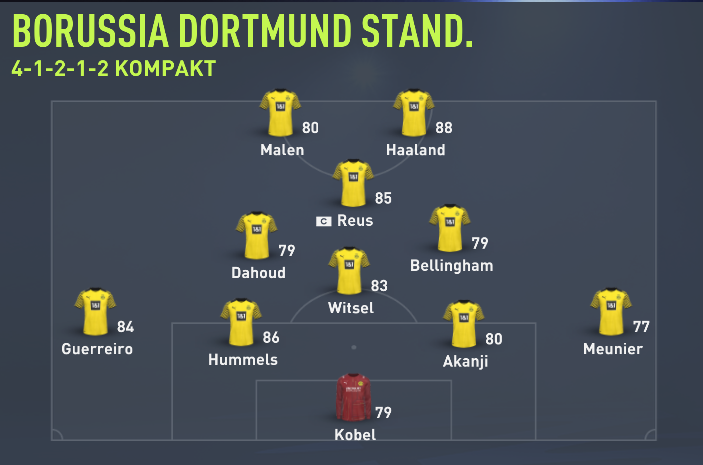The width and height of the screenshot is (703, 465).
Task: Select midfielder Dahoud
Action: coord(256,236)
